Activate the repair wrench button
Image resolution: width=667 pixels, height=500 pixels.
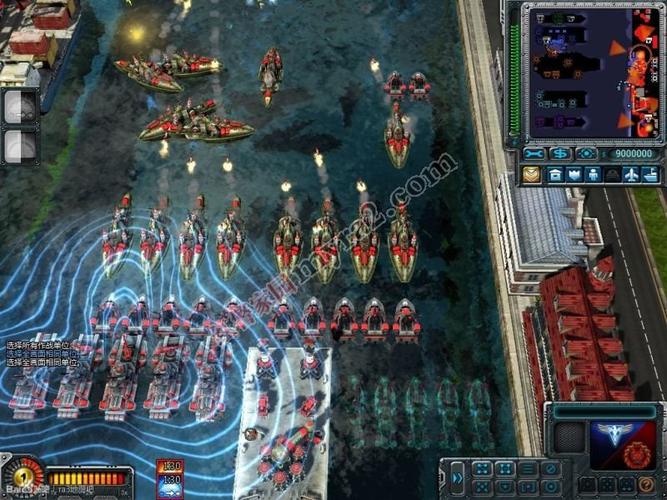coord(534,154)
